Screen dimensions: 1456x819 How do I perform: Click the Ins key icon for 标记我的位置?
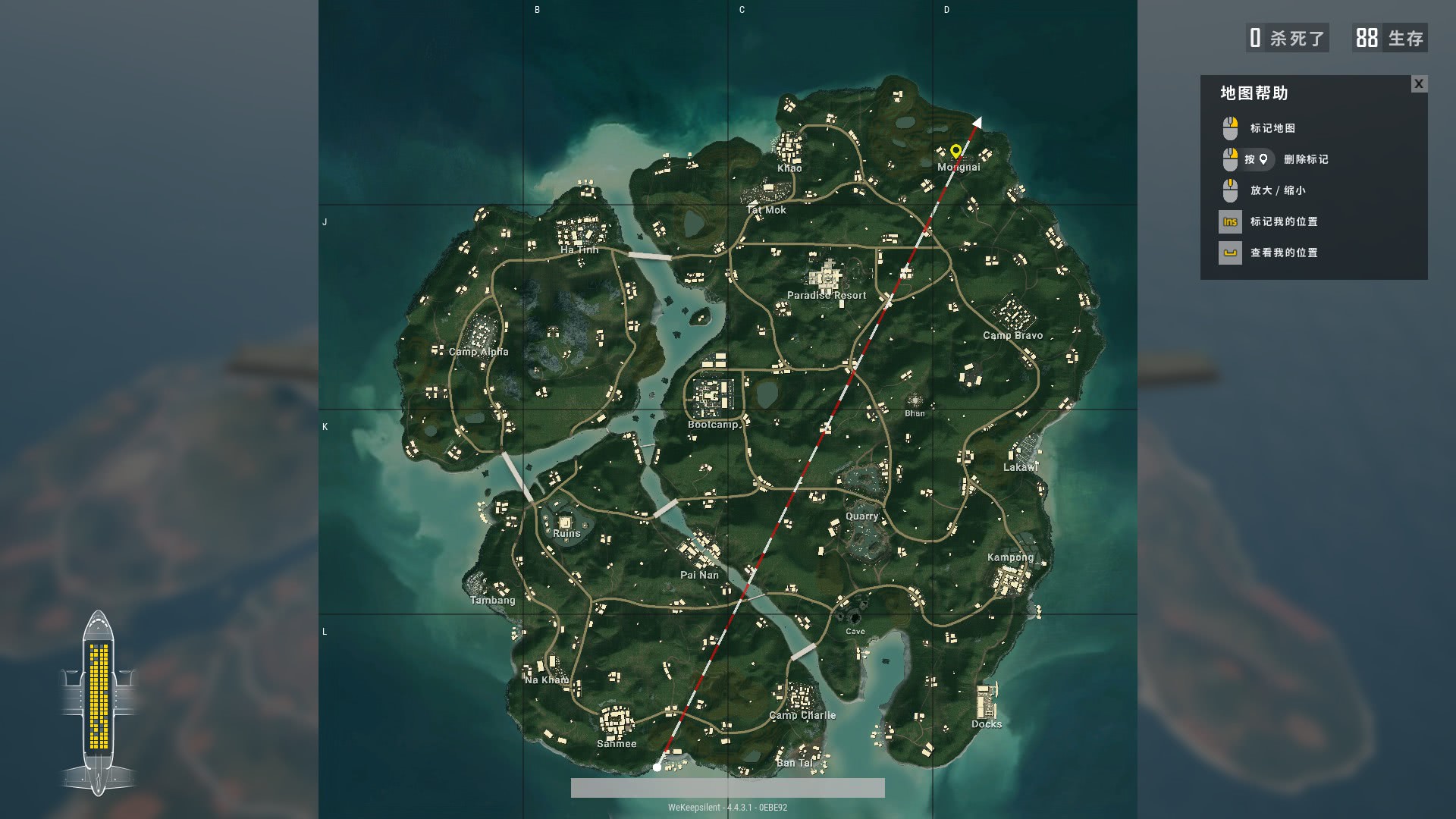pos(1228,221)
